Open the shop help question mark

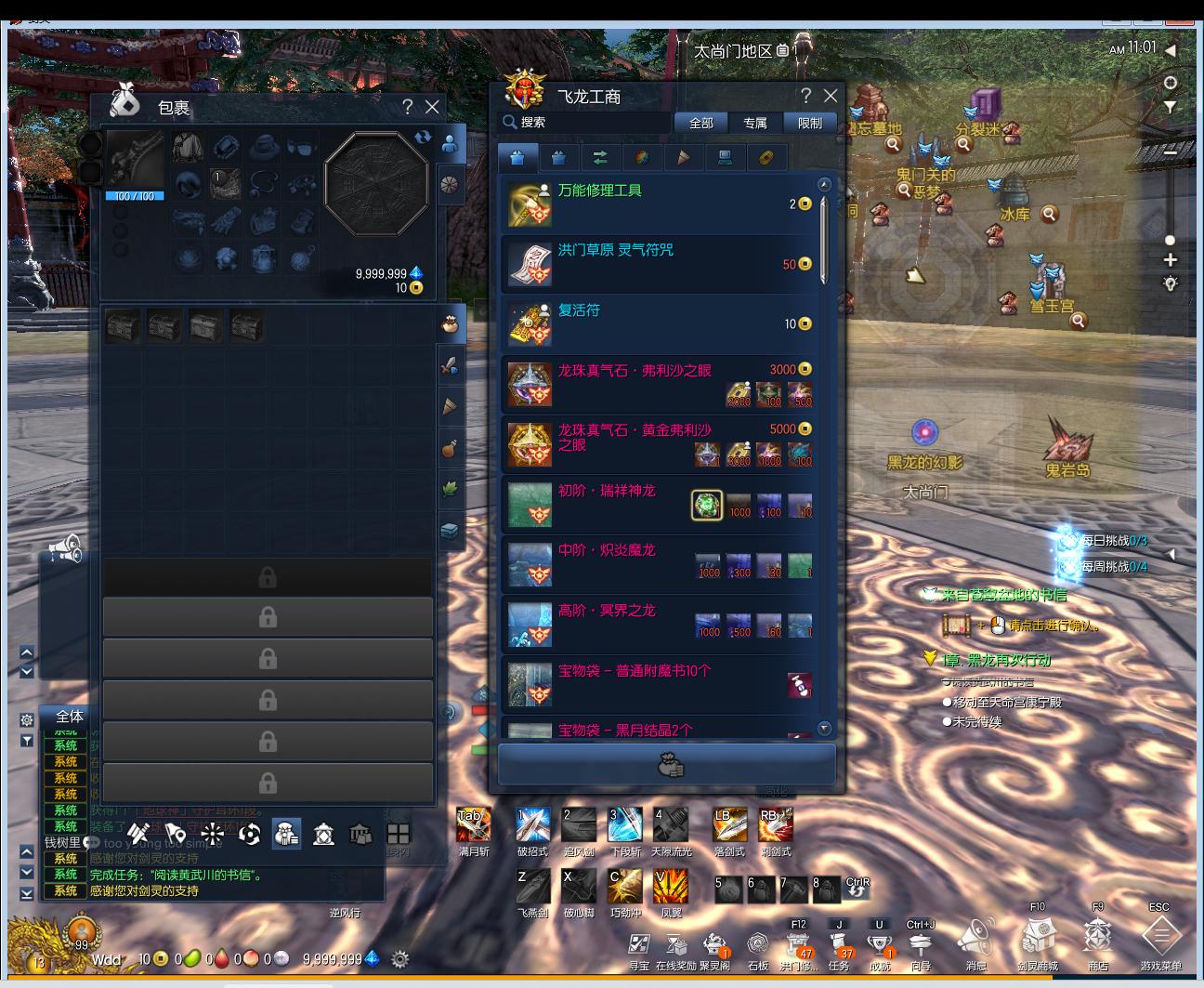805,96
